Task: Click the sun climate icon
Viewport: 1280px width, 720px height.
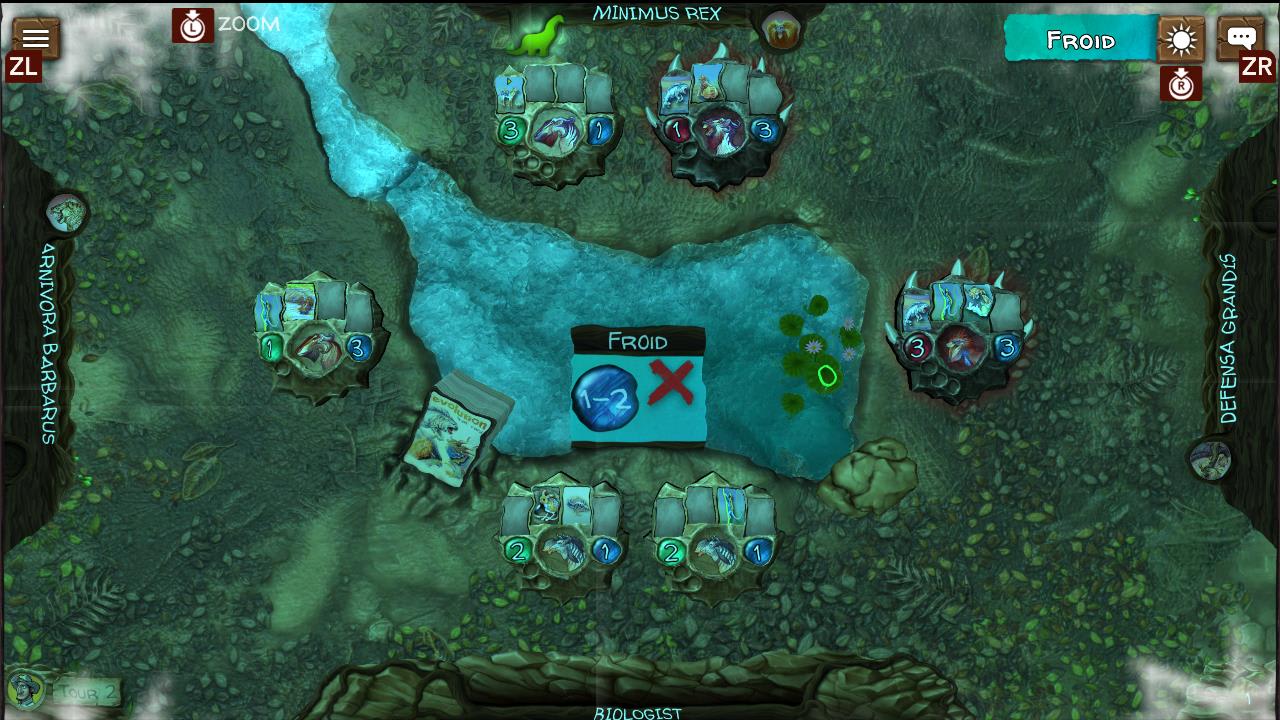Action: (x=1181, y=41)
